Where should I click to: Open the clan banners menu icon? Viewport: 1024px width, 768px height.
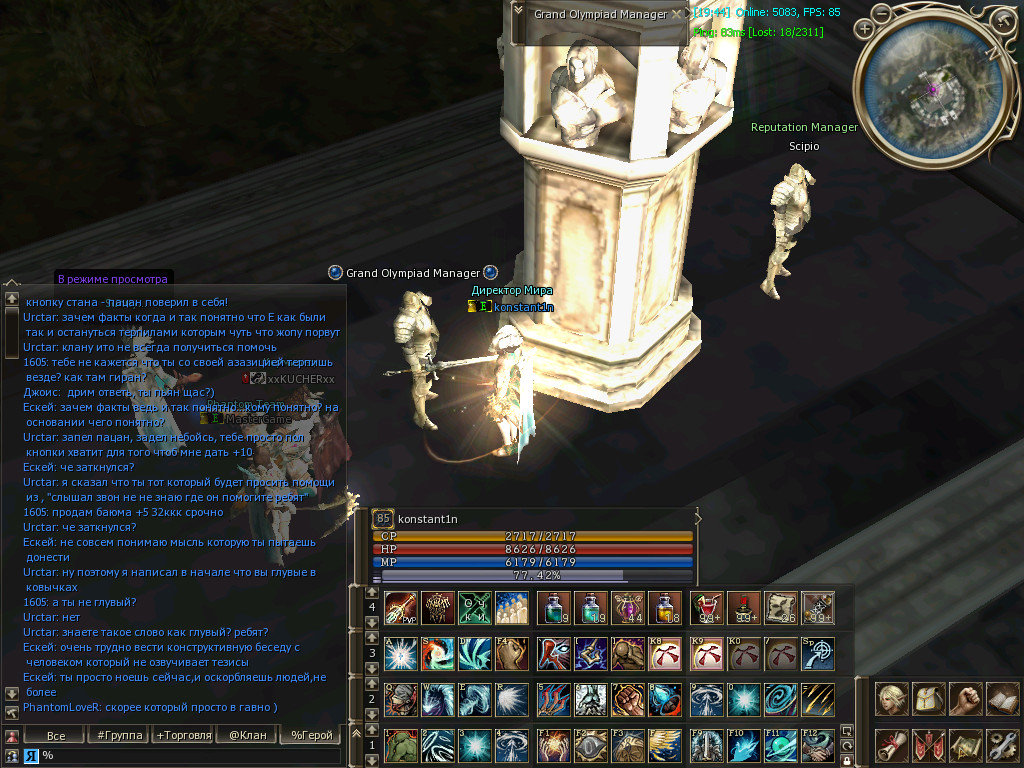[x=929, y=745]
